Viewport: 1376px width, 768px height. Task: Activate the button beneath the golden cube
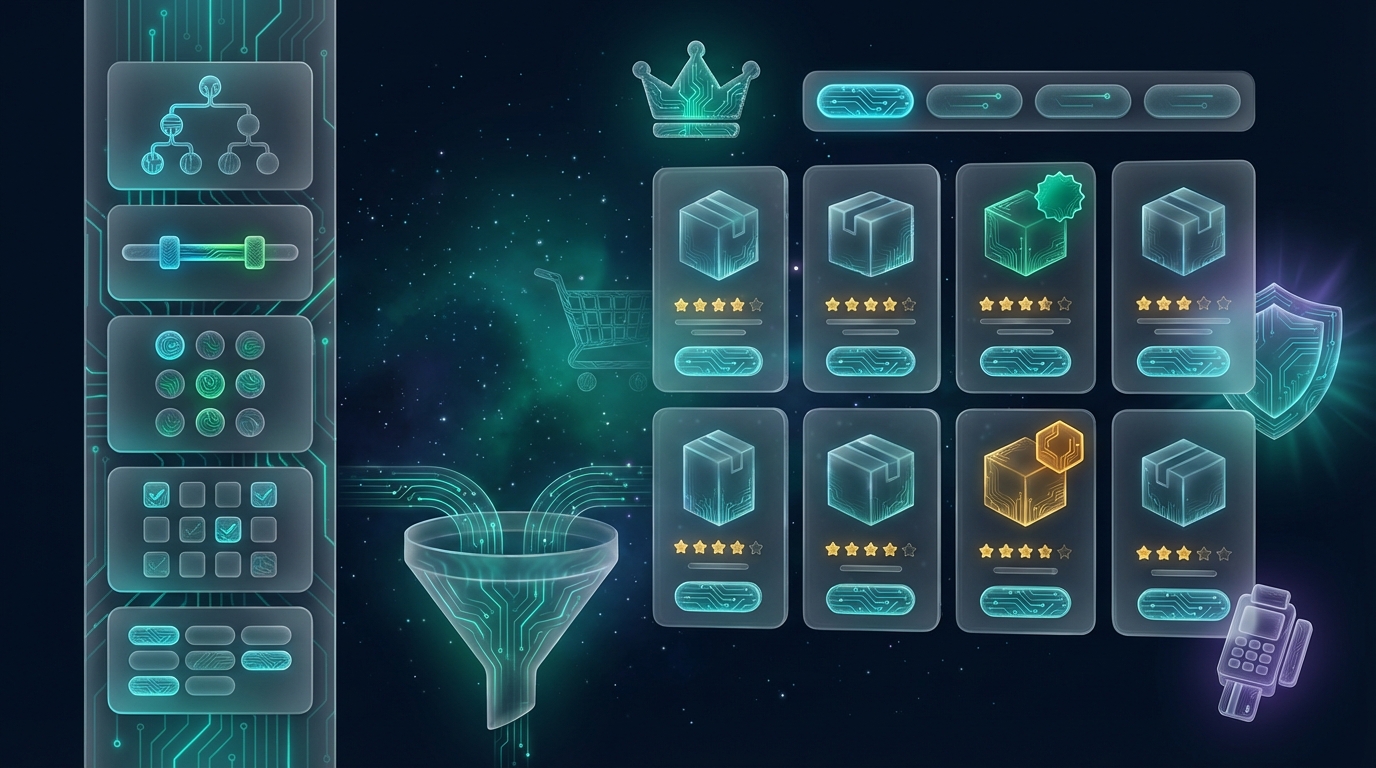[x=1025, y=601]
